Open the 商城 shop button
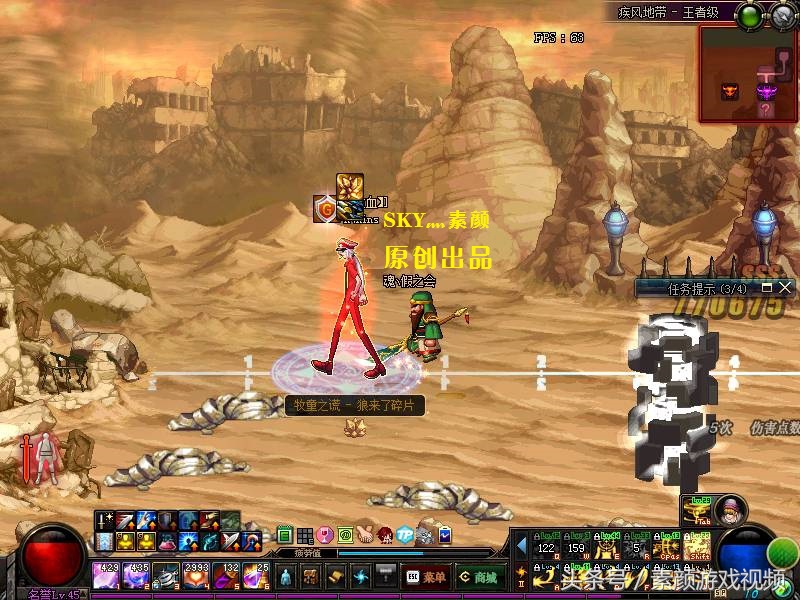800x600 pixels. (480, 576)
